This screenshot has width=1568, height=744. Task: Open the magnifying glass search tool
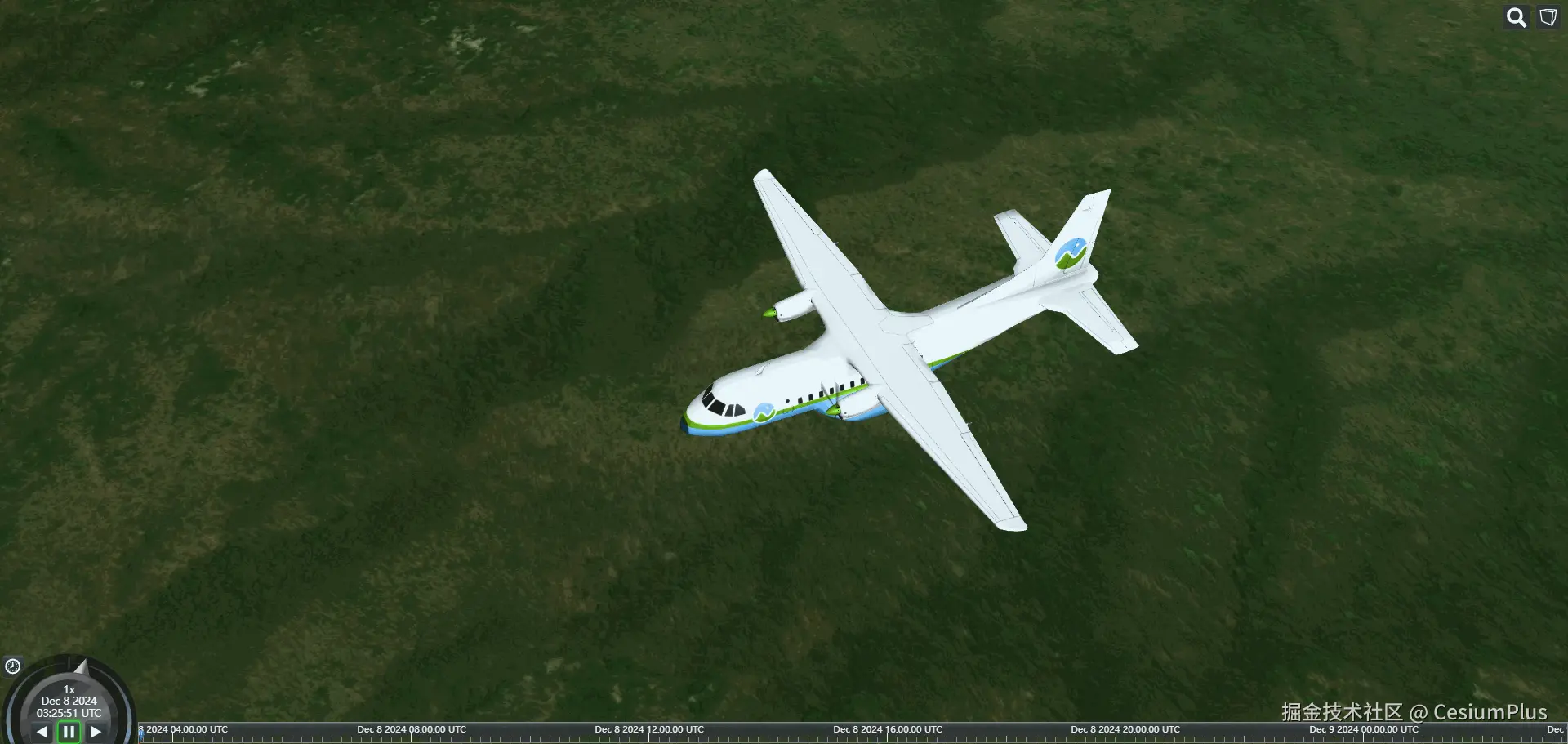point(1517,18)
